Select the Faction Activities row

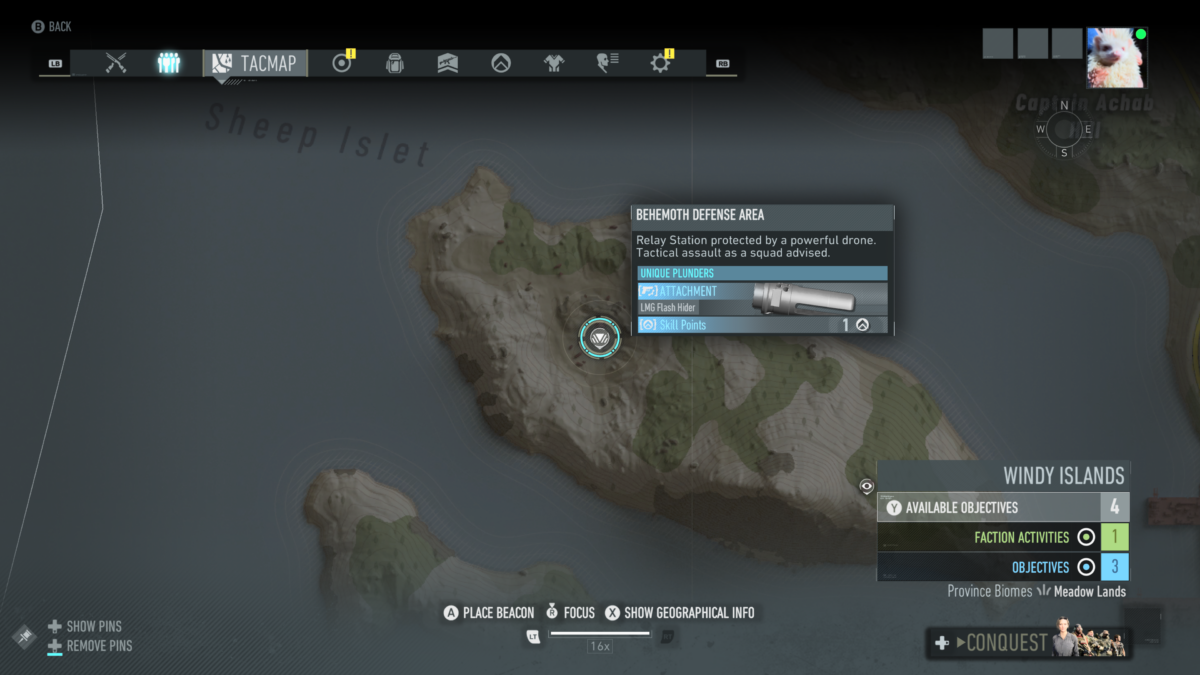1003,537
